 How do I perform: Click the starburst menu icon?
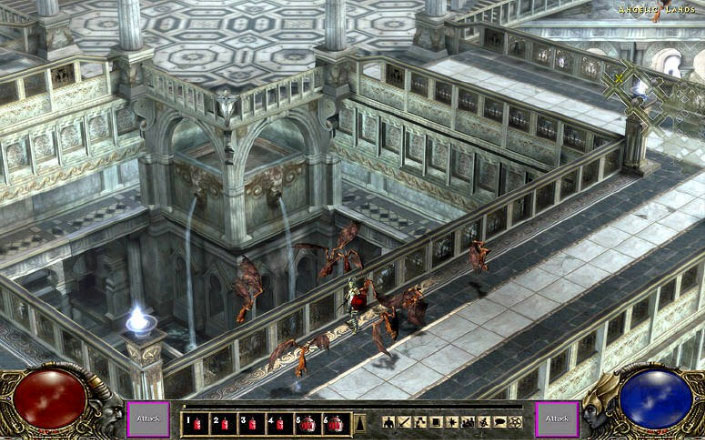point(452,422)
